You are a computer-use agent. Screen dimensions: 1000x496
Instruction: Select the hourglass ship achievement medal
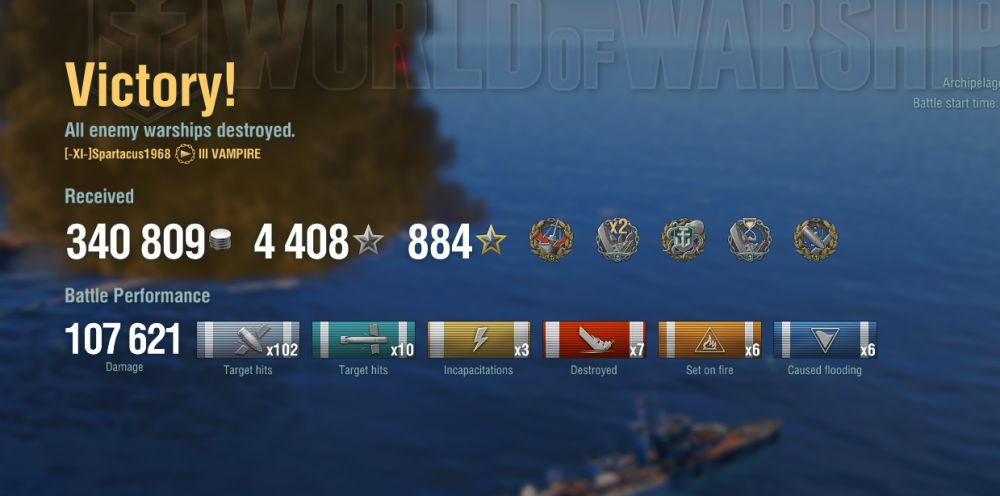749,239
